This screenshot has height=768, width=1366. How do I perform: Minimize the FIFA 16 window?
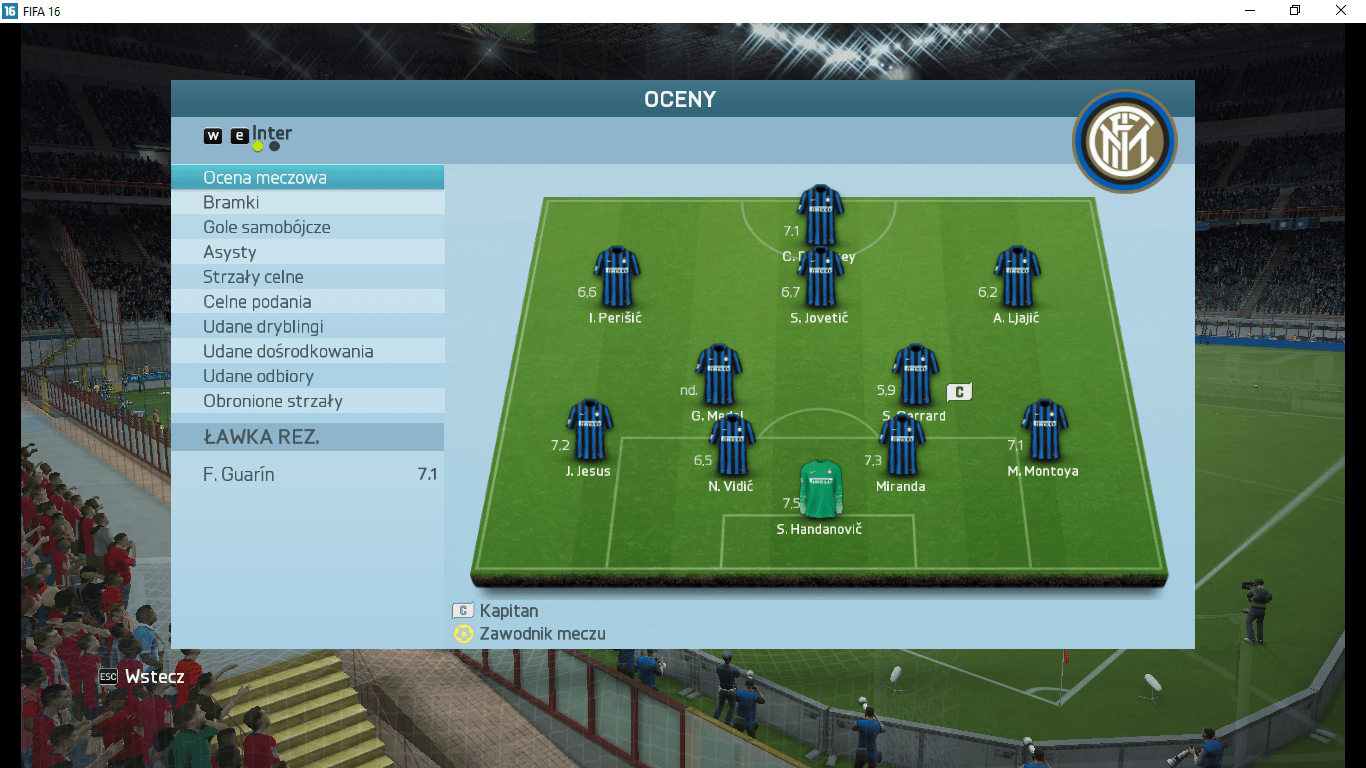click(x=1250, y=11)
